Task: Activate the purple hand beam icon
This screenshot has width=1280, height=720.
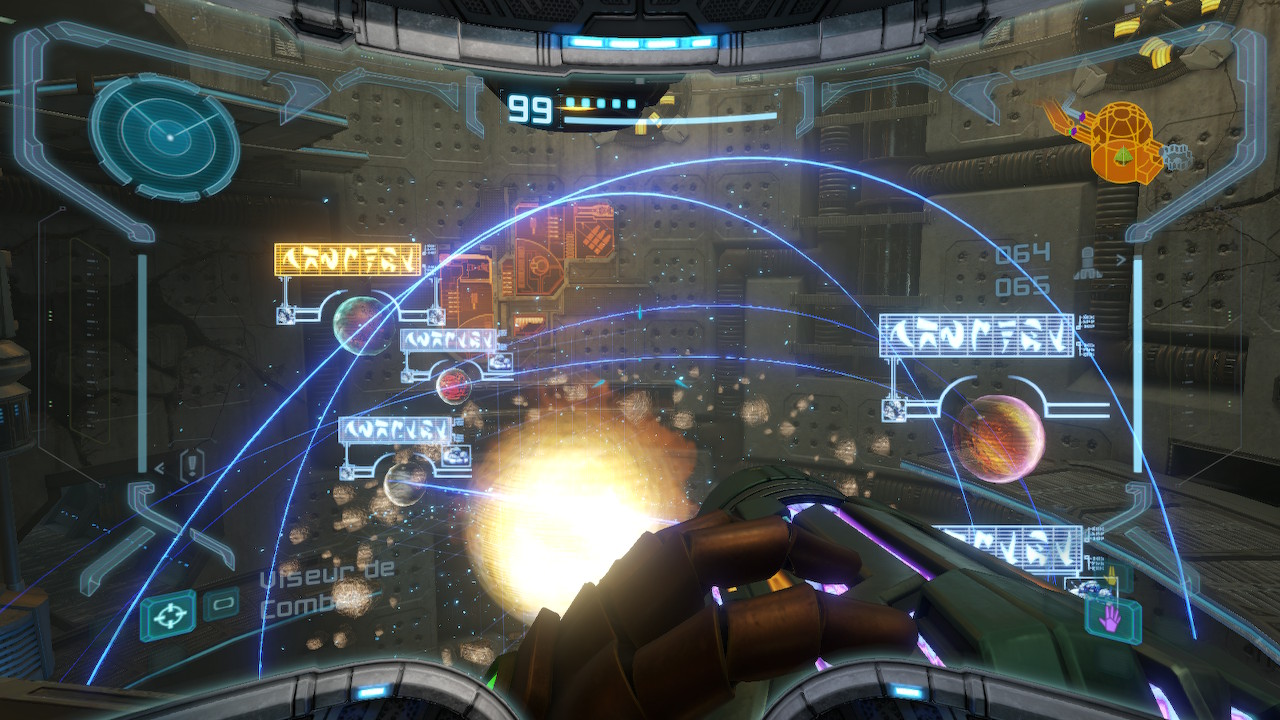Action: pyautogui.click(x=1112, y=620)
